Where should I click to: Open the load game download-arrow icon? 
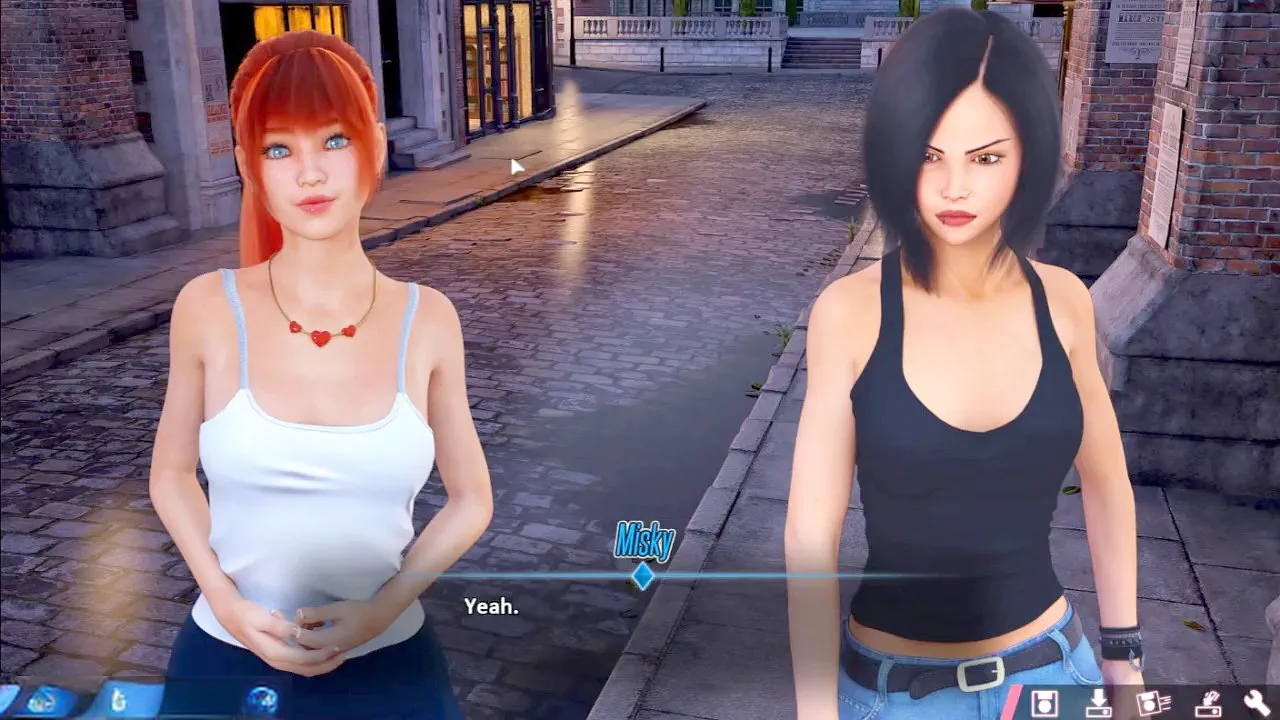pyautogui.click(x=1099, y=702)
